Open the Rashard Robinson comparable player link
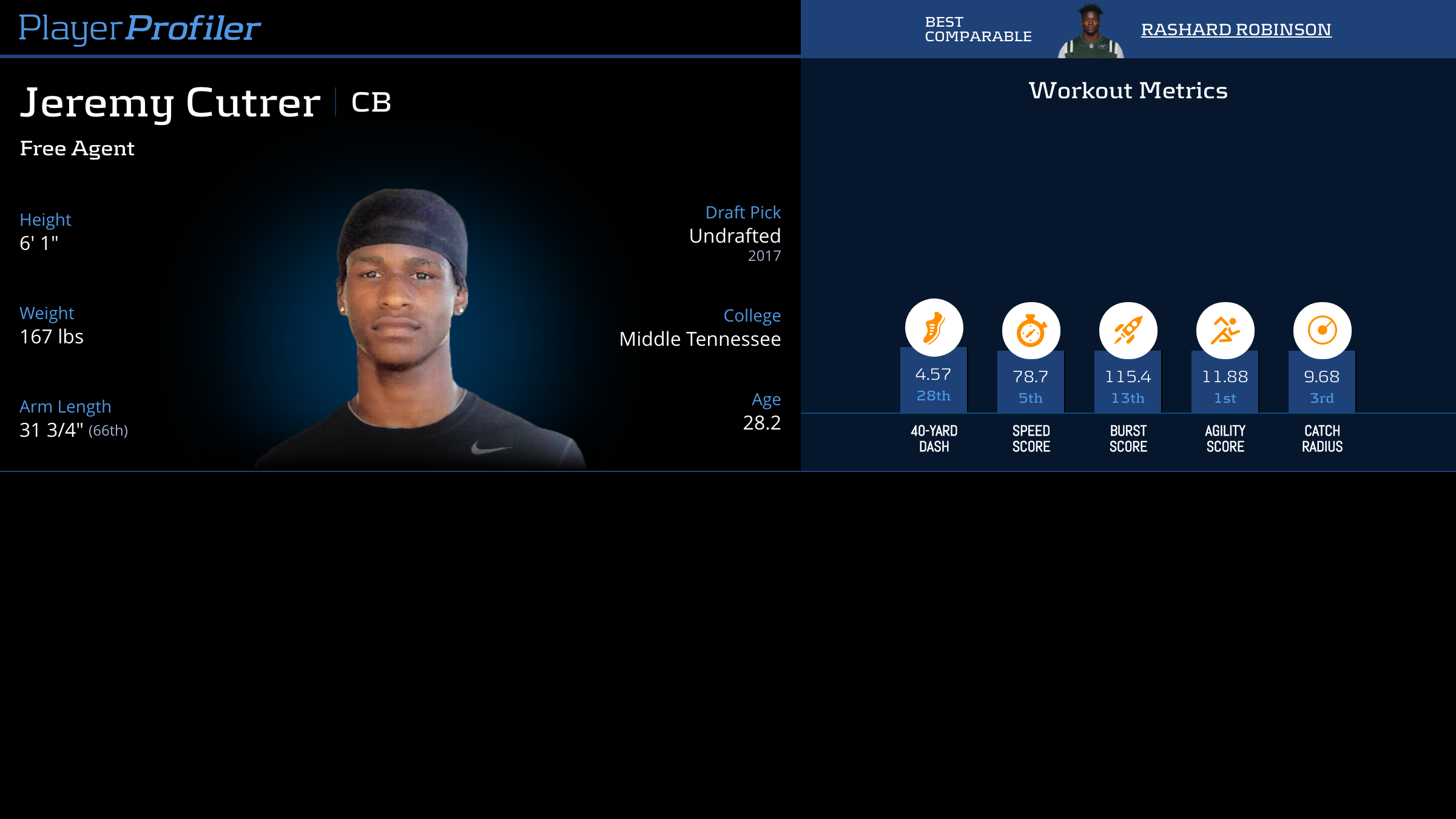 [x=1236, y=29]
